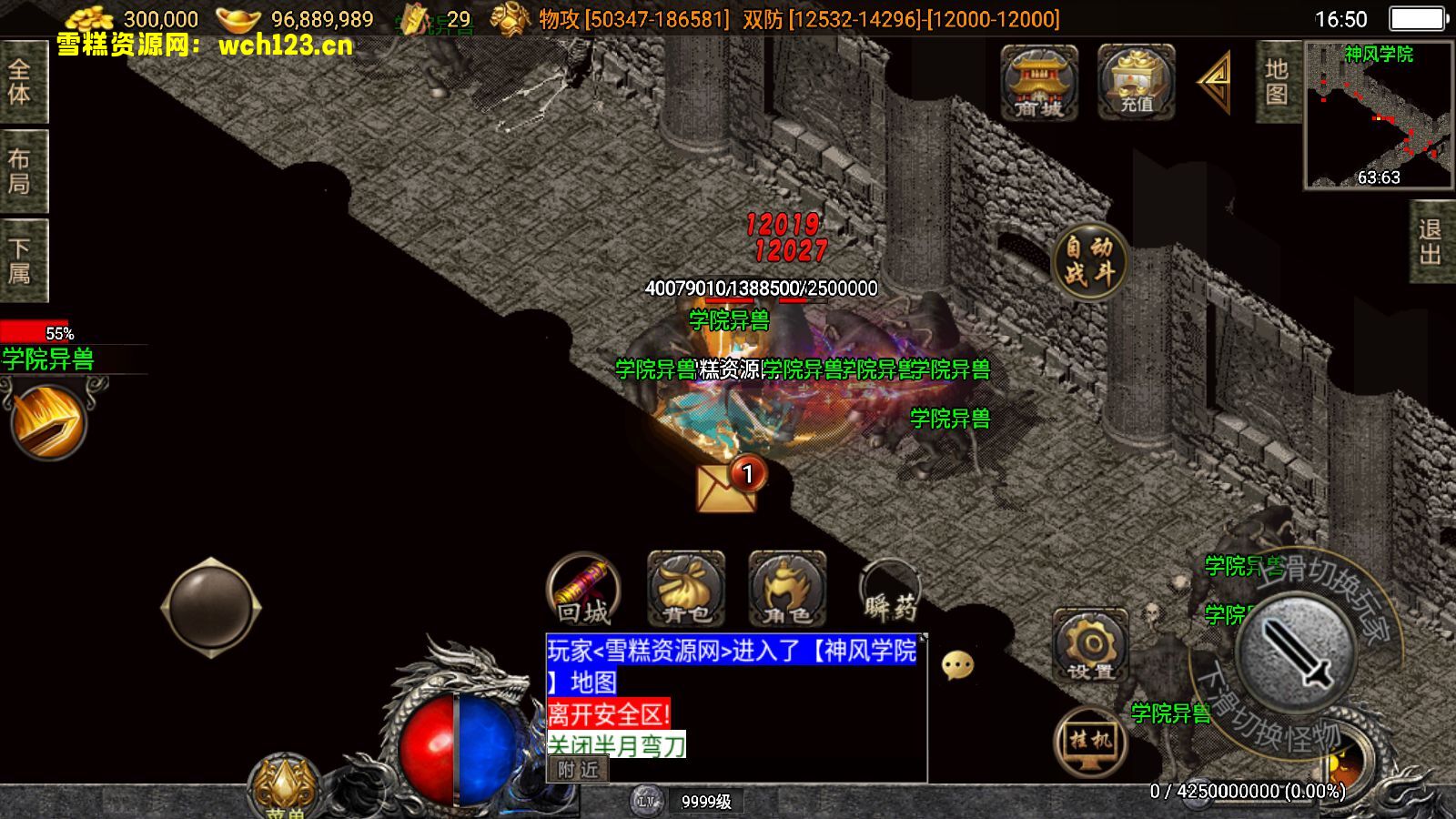The height and width of the screenshot is (819, 1456).
Task: Select the 下属 tab
Action: [20, 260]
